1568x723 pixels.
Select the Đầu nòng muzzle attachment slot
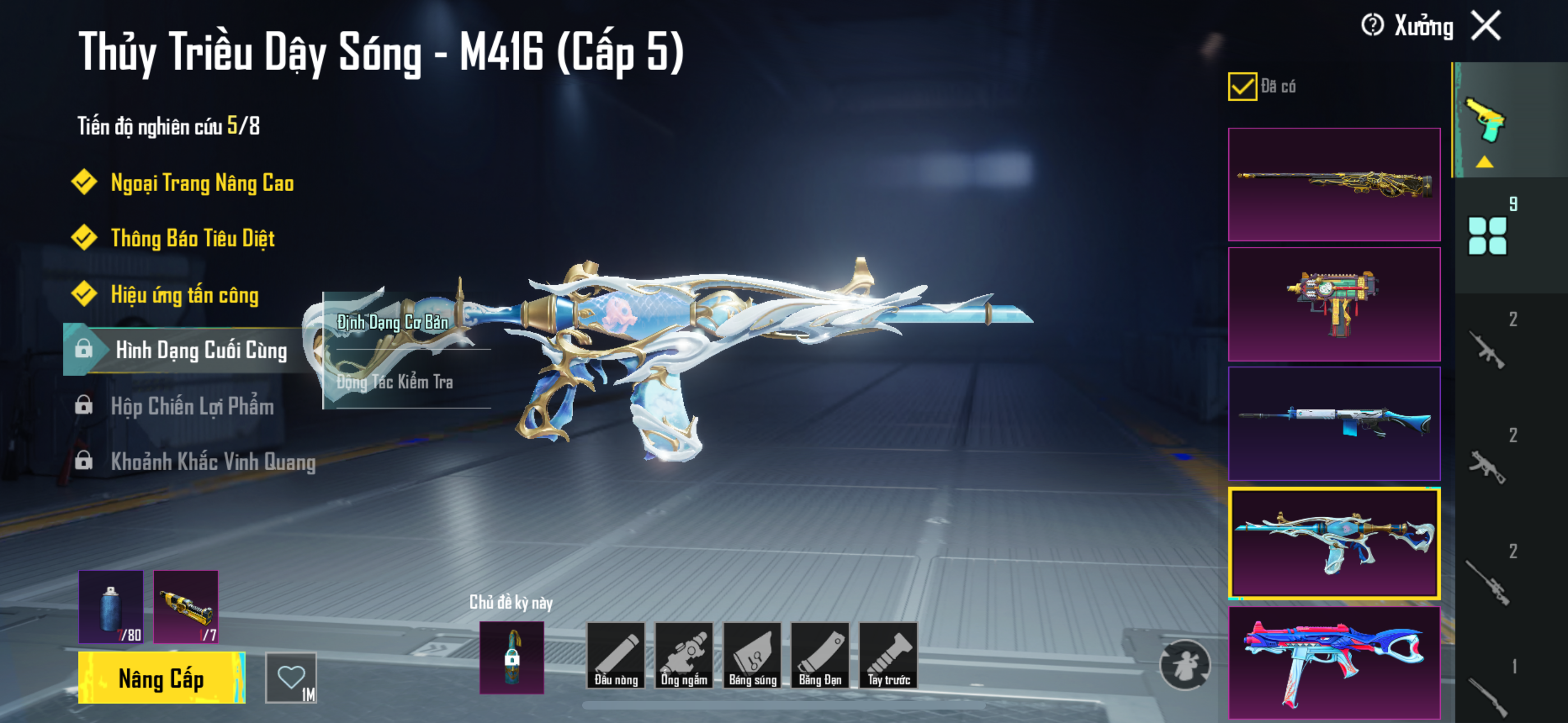(x=615, y=655)
